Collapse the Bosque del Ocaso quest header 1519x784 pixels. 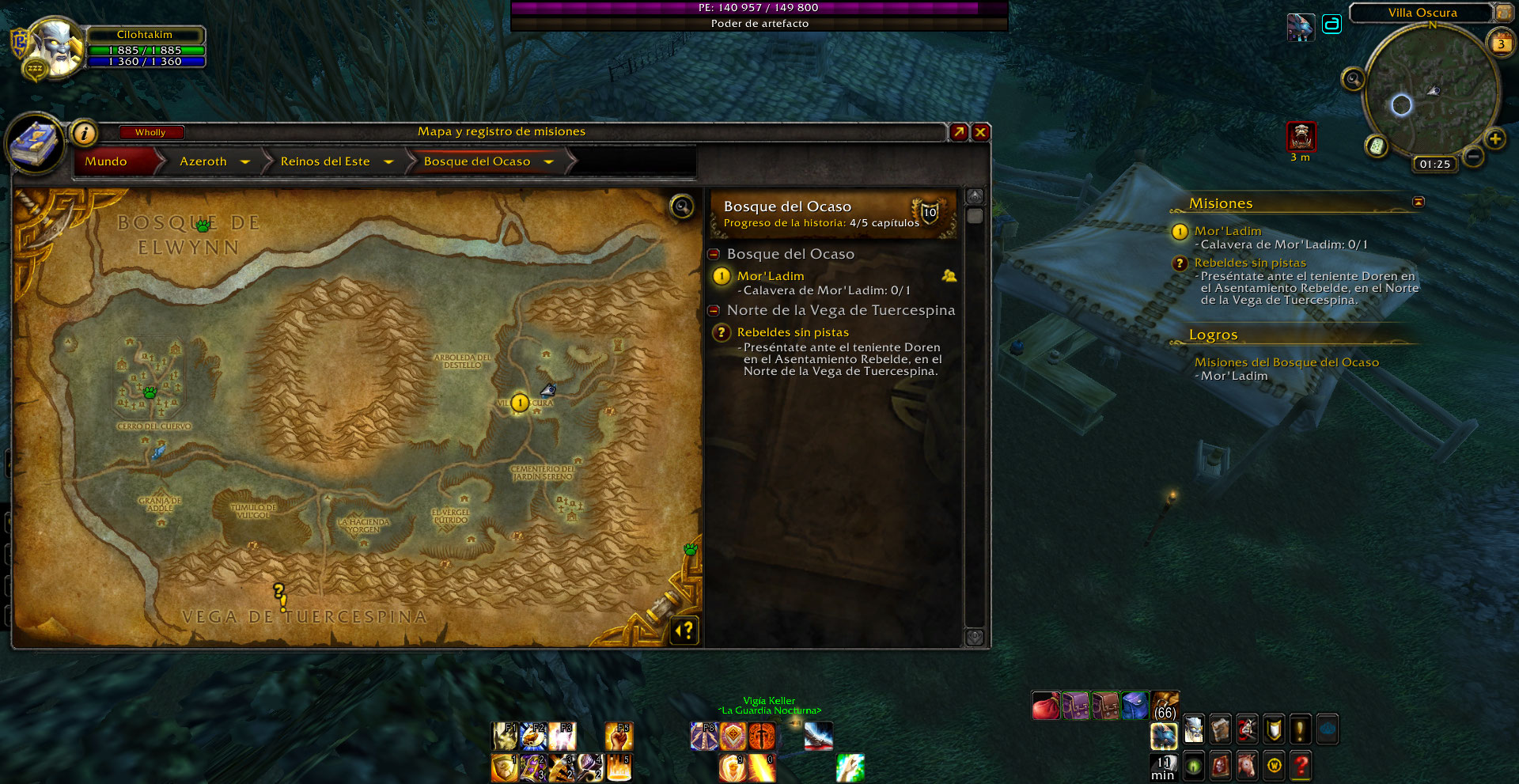(714, 254)
